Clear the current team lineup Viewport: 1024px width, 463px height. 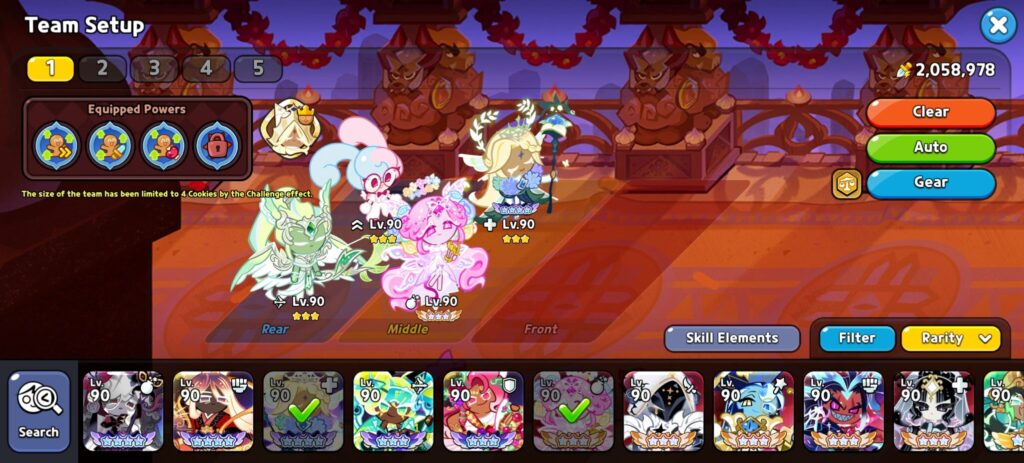click(x=930, y=112)
